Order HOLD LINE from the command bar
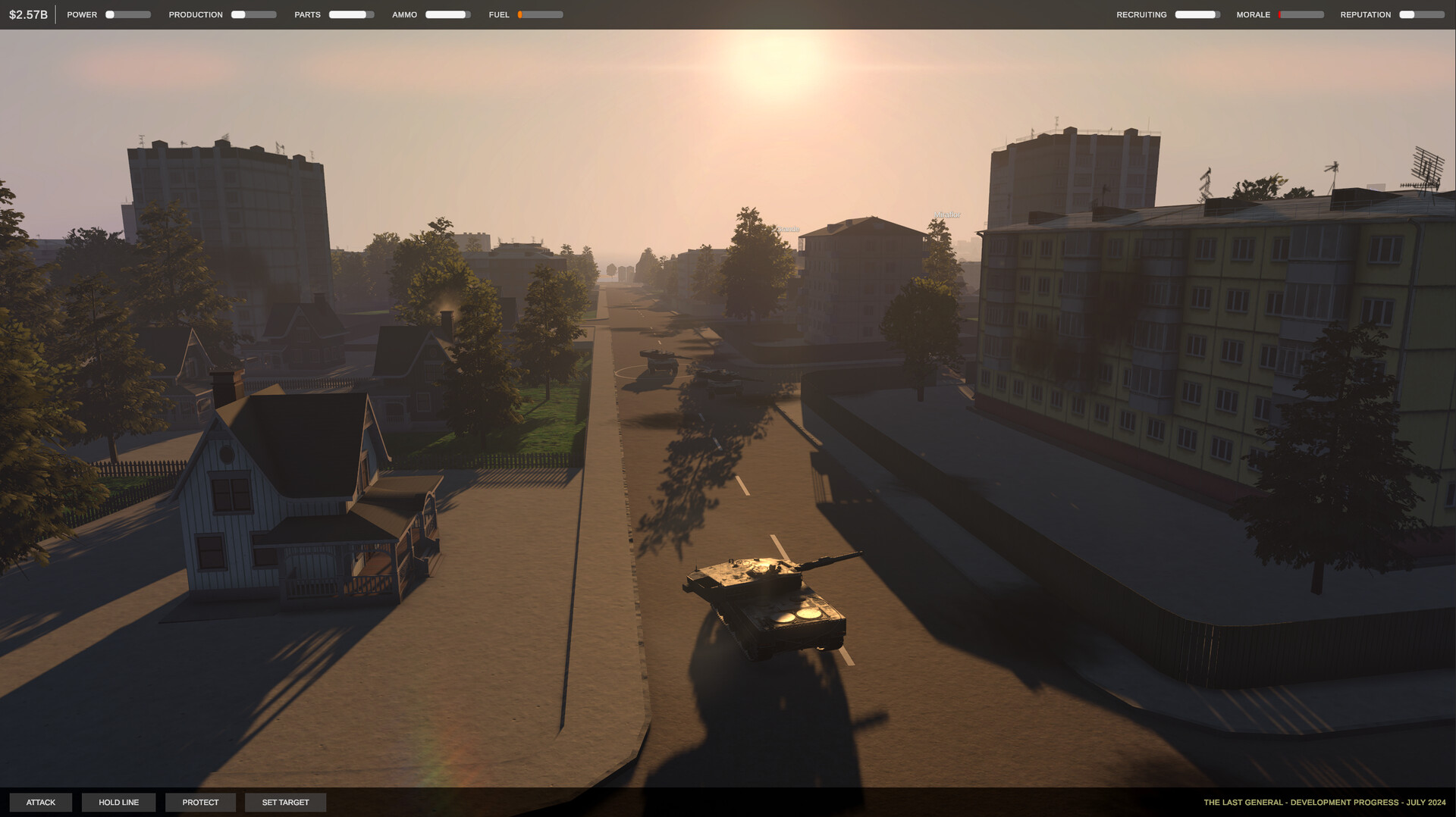 pos(118,802)
